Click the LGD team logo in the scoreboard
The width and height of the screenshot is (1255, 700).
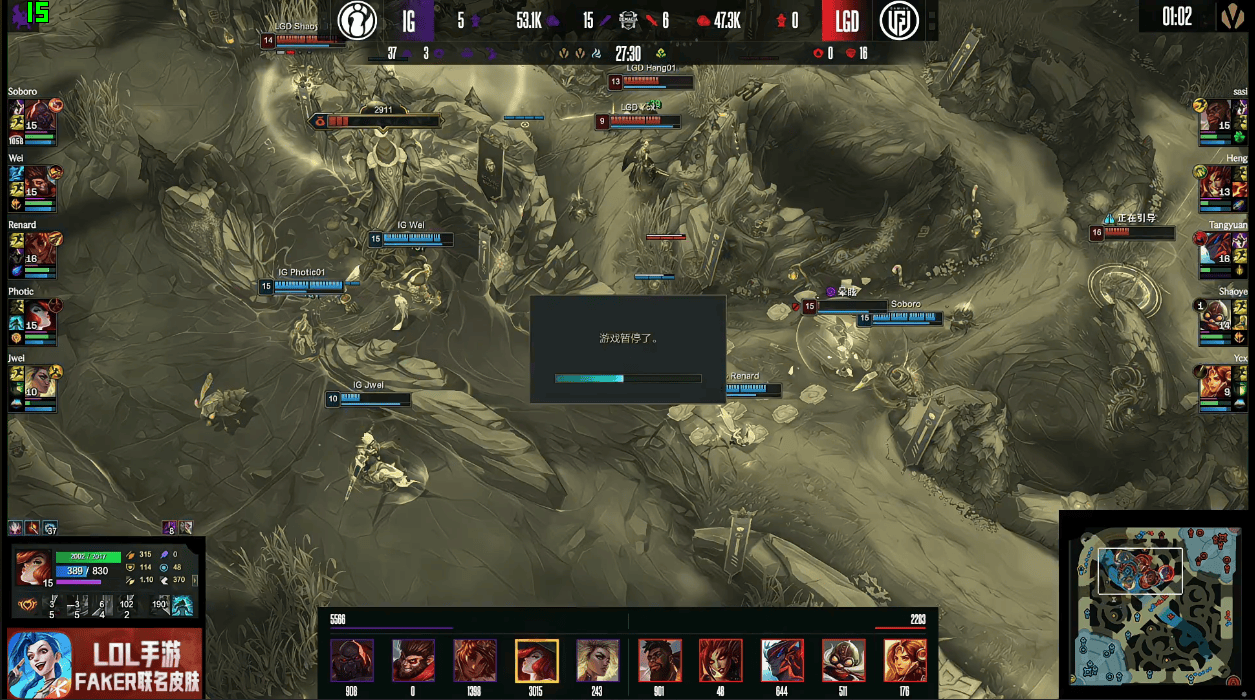[x=899, y=20]
